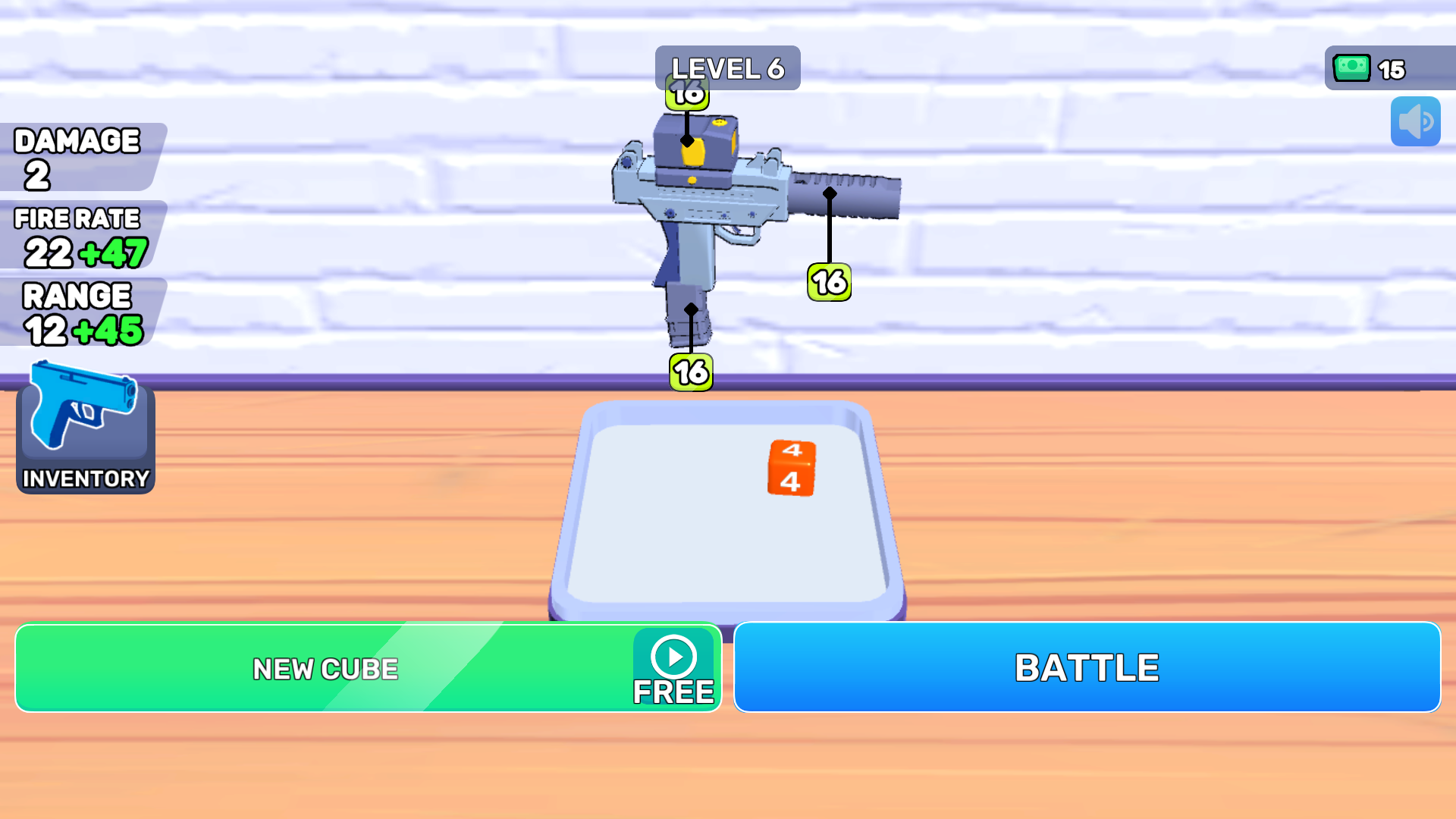The image size is (1456, 819).
Task: Open the LEVEL 6 header panel
Action: tap(726, 67)
